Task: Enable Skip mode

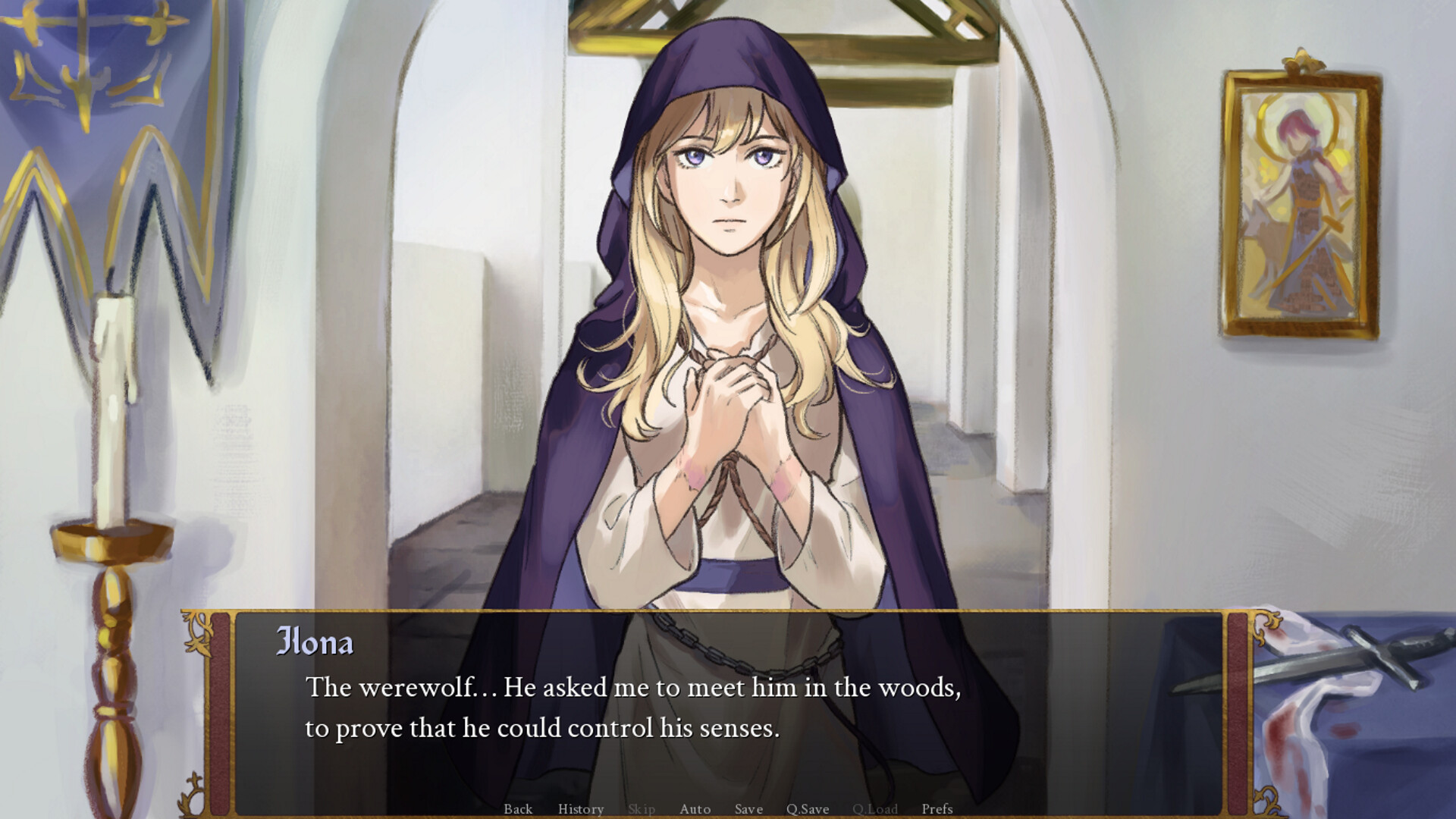Action: [x=642, y=809]
